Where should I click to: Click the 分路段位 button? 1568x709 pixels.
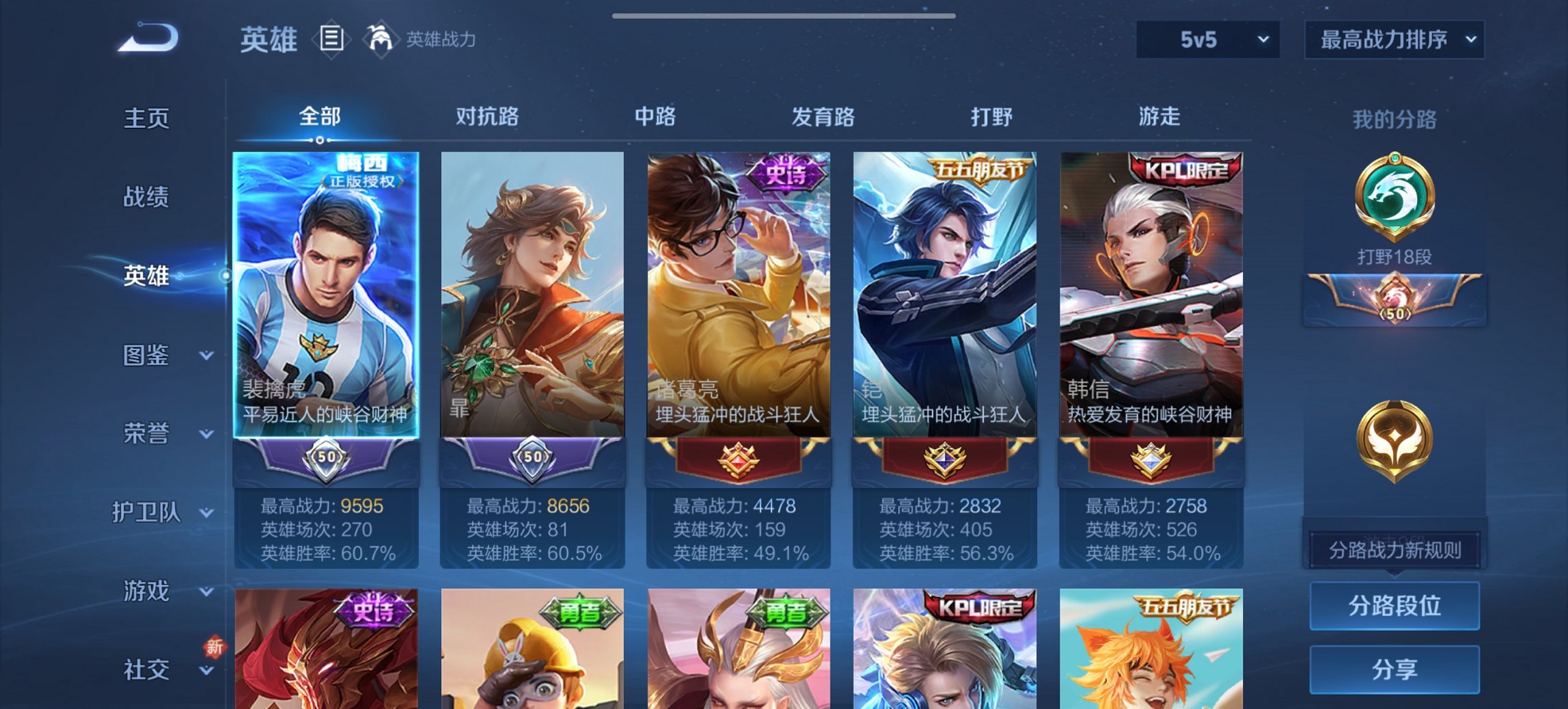coord(1394,606)
